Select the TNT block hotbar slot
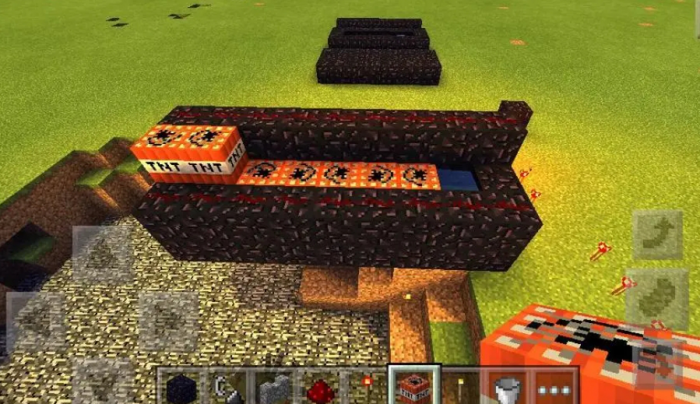The image size is (700, 404). point(411,386)
